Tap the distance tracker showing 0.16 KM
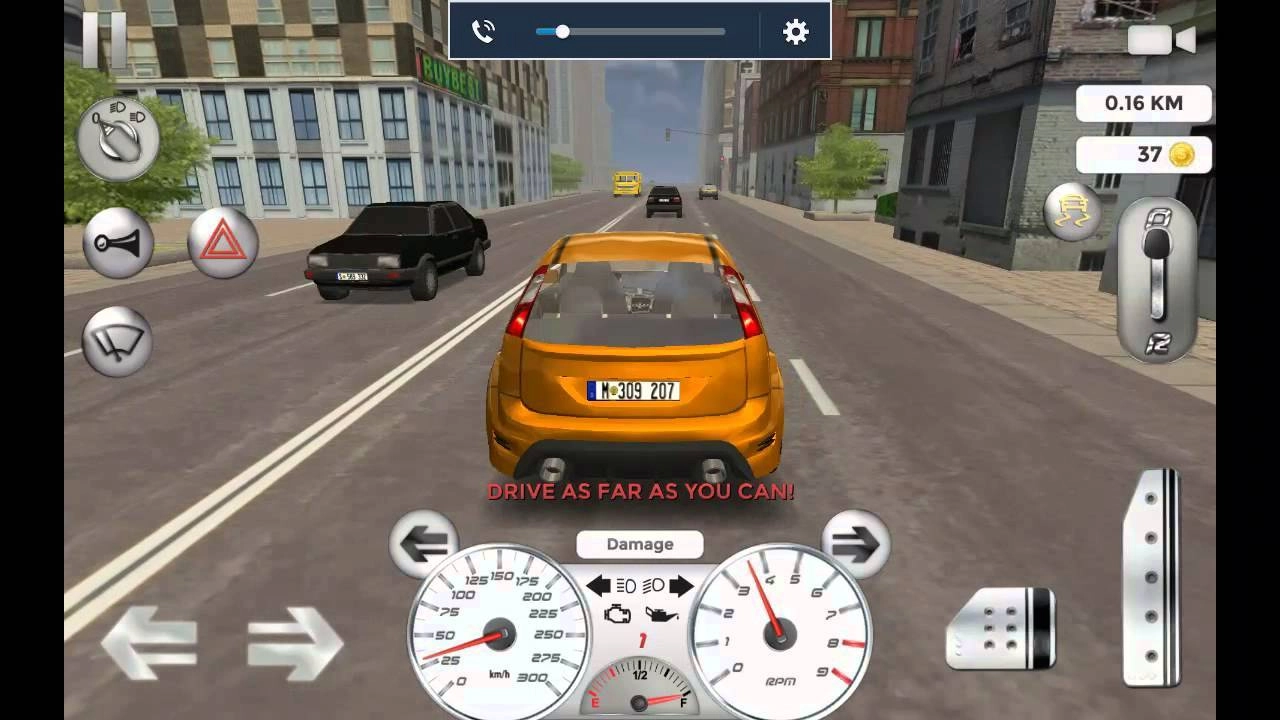1280x720 pixels. click(x=1144, y=103)
